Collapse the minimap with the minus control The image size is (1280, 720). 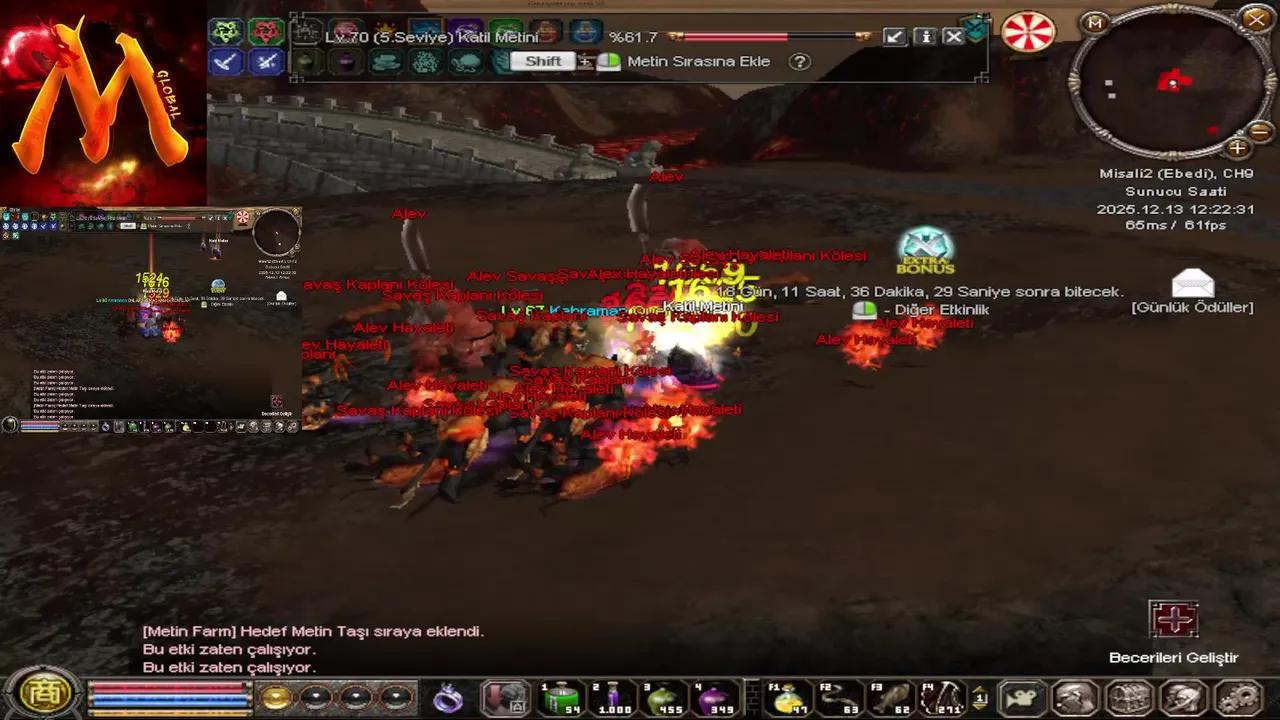click(1260, 131)
